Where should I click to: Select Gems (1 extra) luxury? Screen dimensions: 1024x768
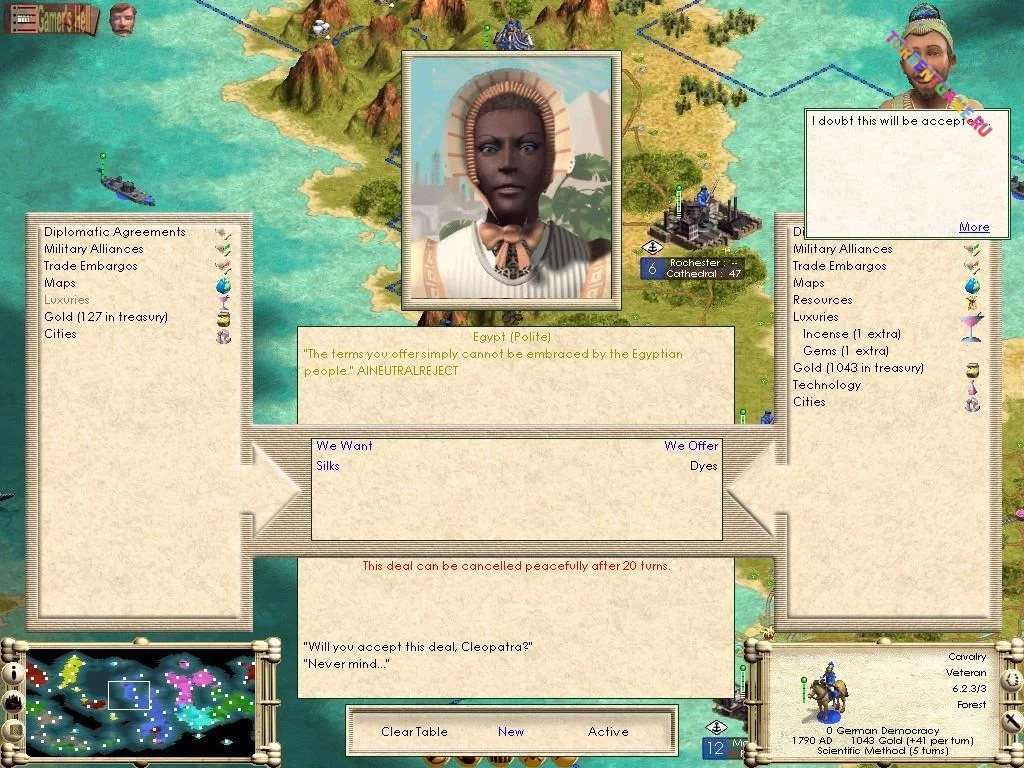(x=845, y=351)
